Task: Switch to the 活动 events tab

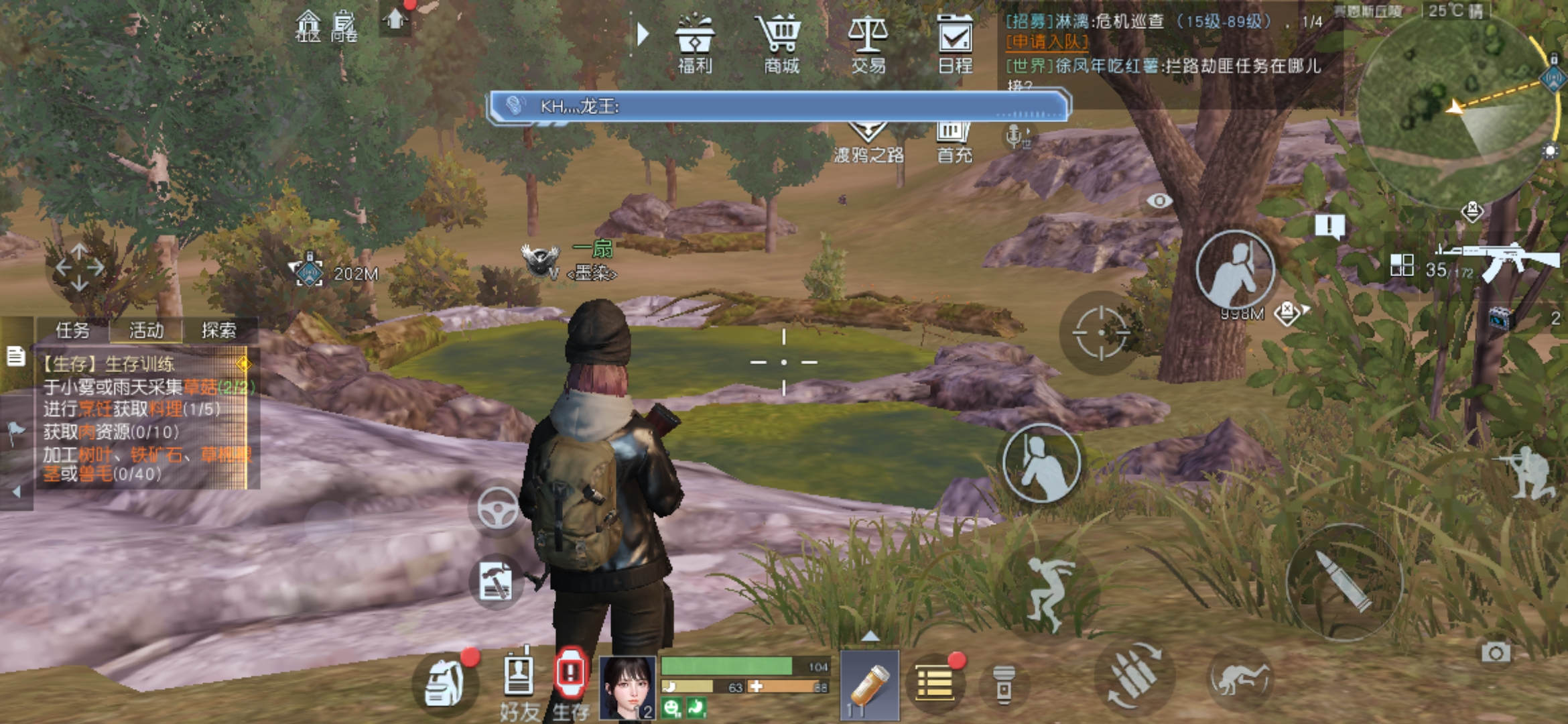Action: 146,330
